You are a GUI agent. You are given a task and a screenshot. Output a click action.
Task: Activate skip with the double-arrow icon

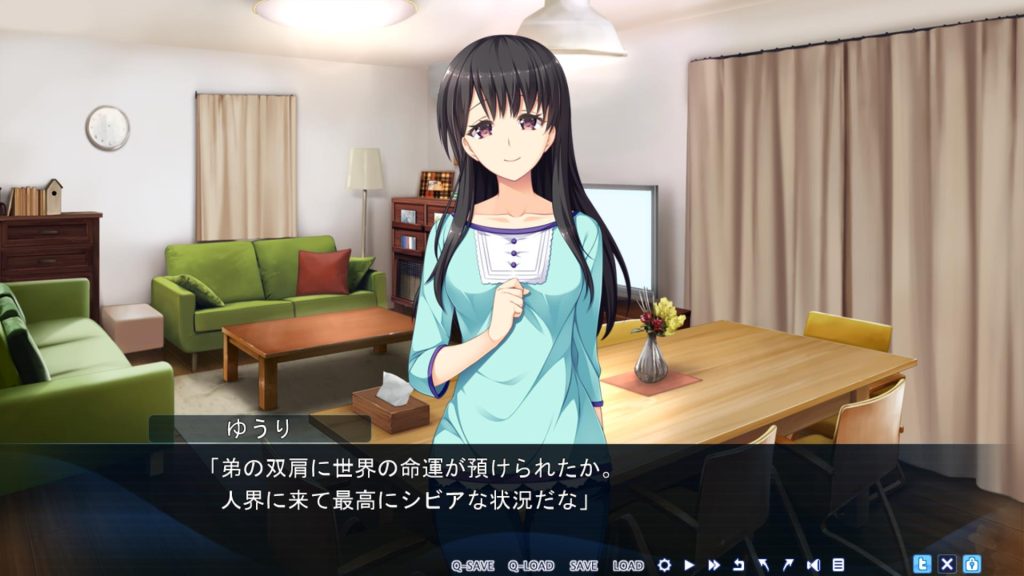pos(714,565)
